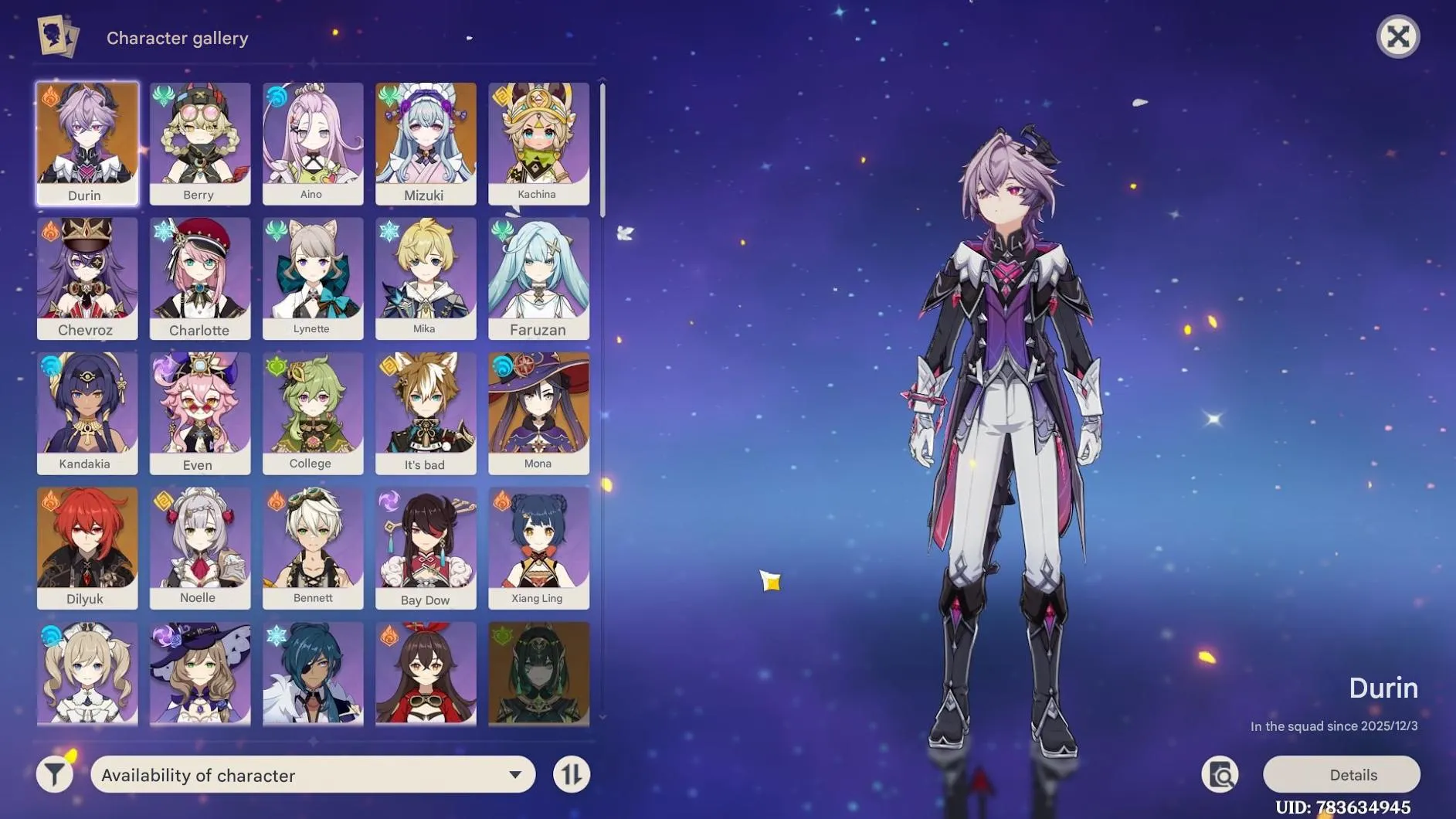Open the character filter options
Image resolution: width=1456 pixels, height=819 pixels.
click(53, 774)
